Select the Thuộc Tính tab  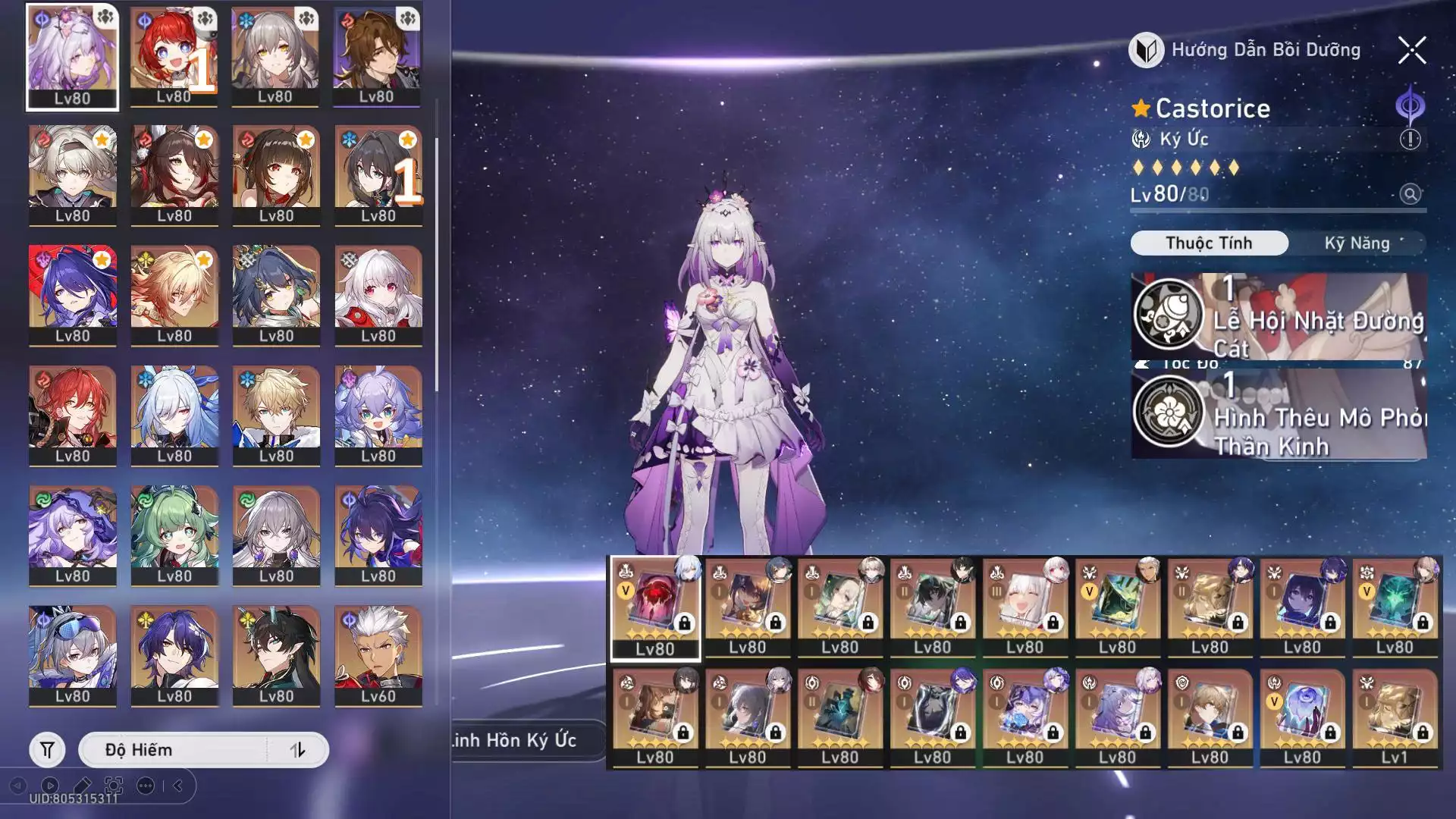[1209, 243]
